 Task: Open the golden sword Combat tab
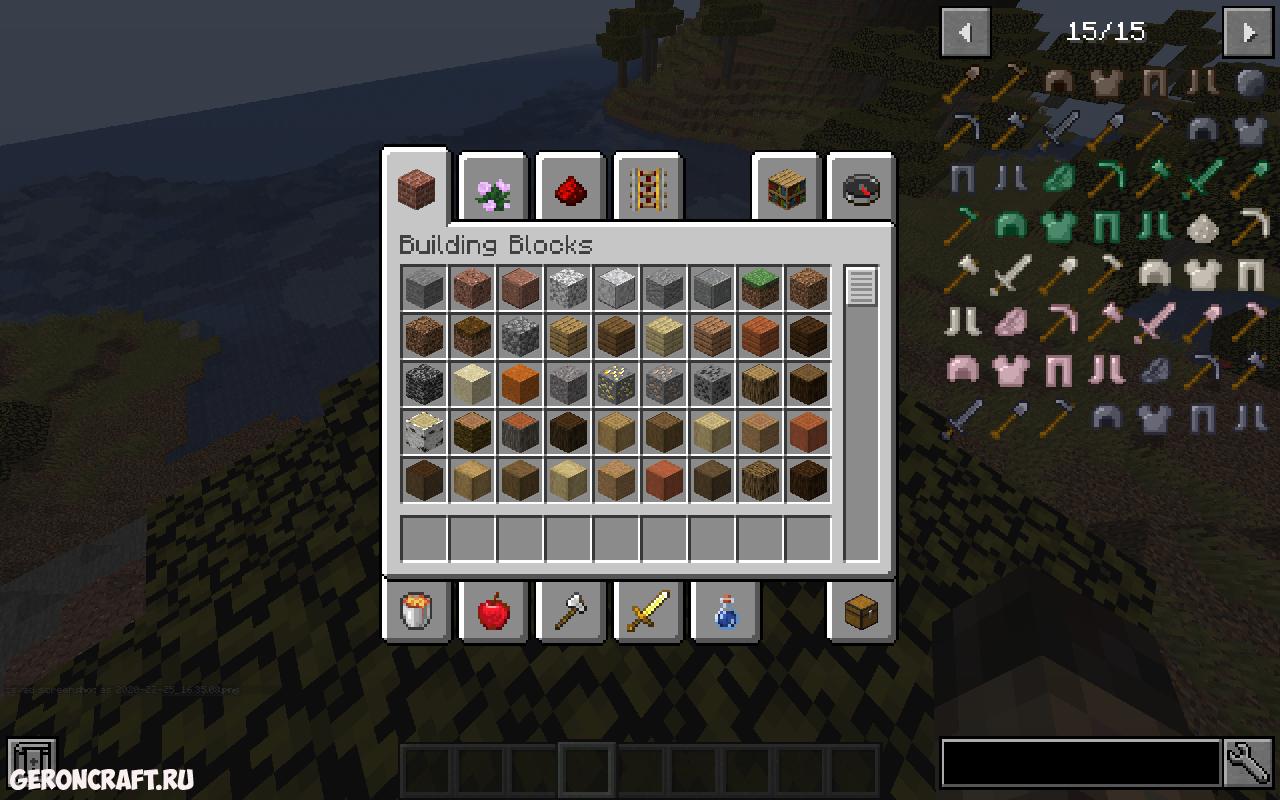pyautogui.click(x=647, y=610)
